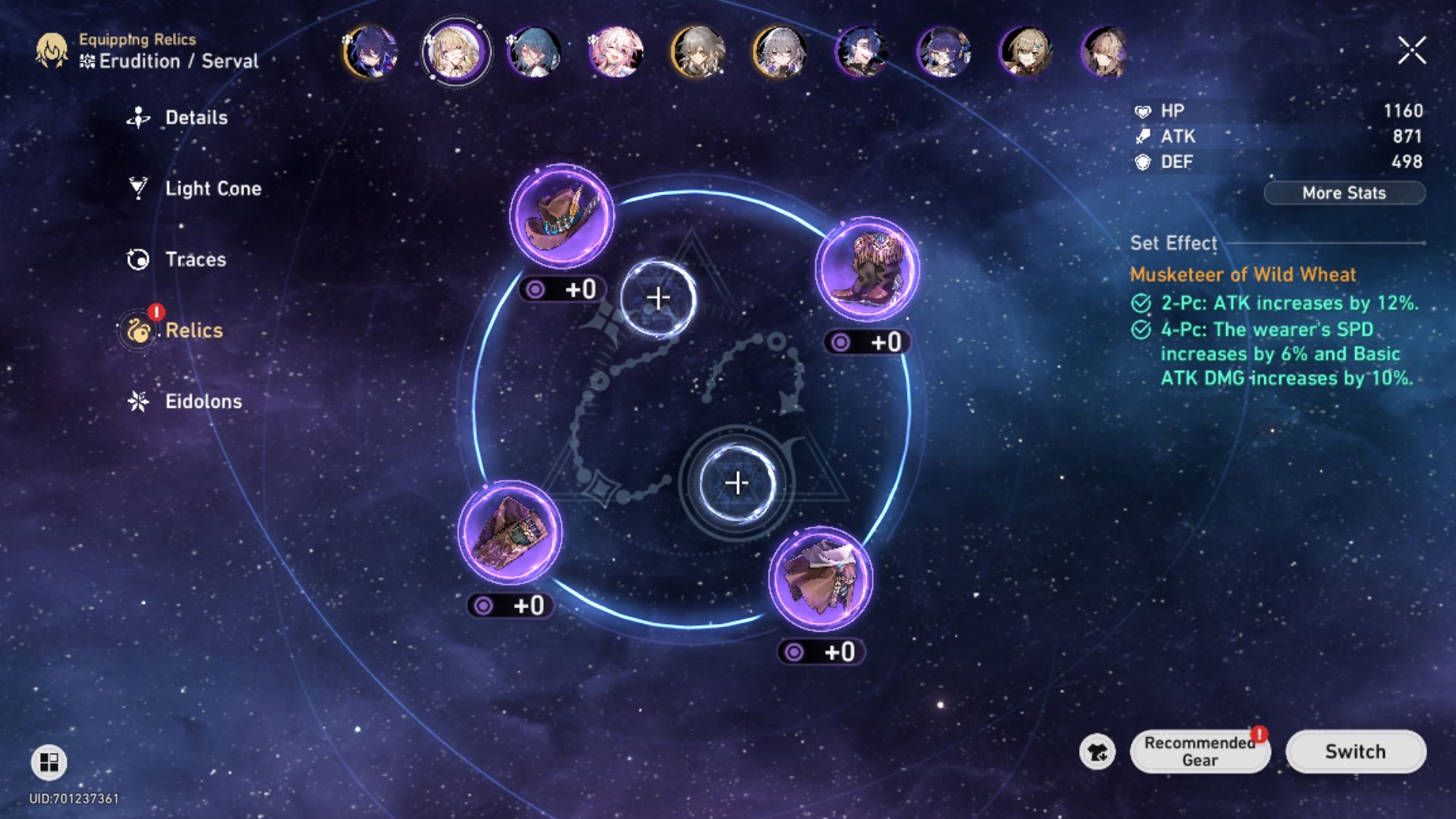Click the quick equip icon near Recommended Gear
This screenshot has width=1456, height=819.
point(1097,752)
